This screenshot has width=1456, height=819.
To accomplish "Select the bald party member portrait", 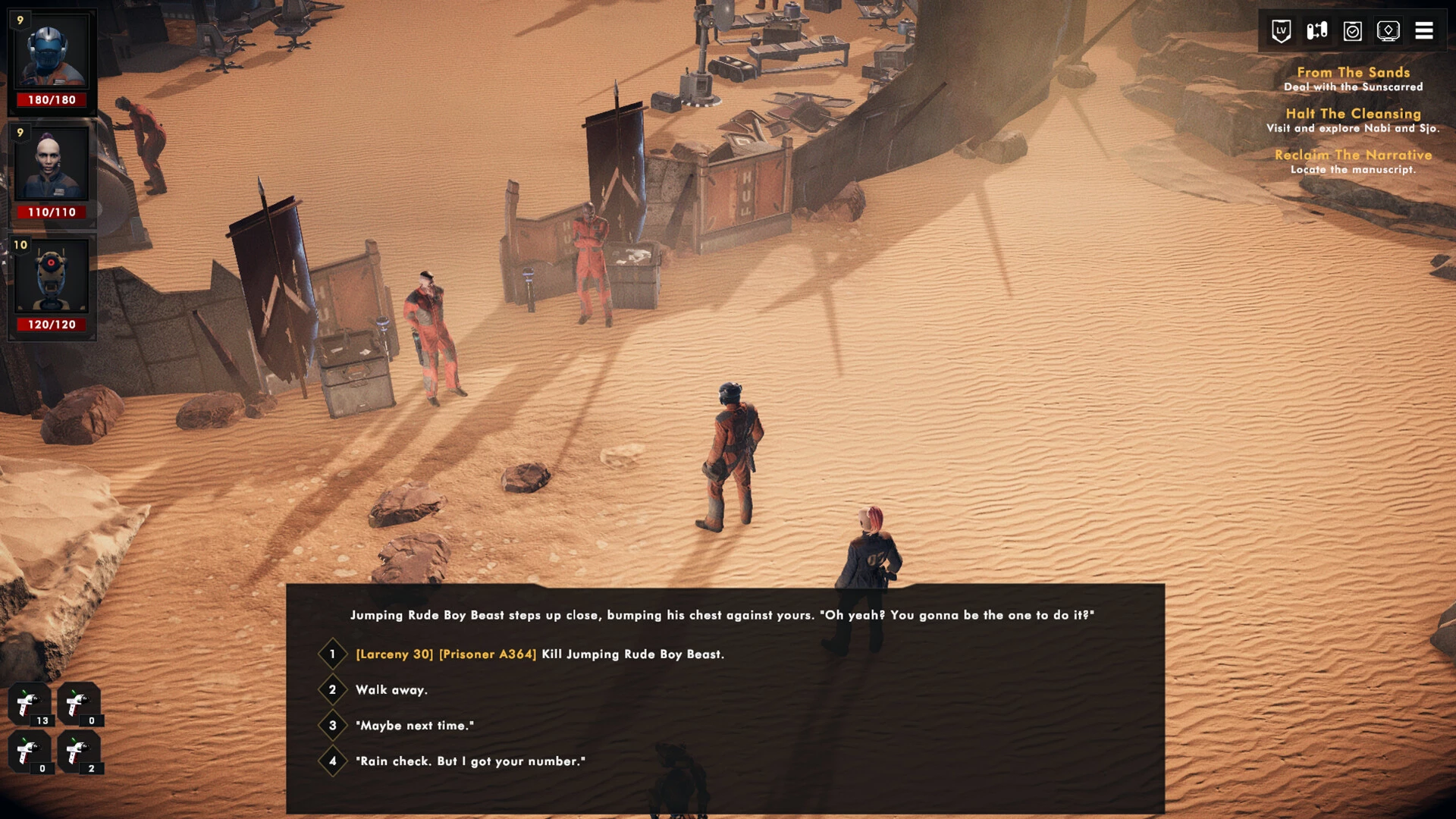I will point(52,165).
